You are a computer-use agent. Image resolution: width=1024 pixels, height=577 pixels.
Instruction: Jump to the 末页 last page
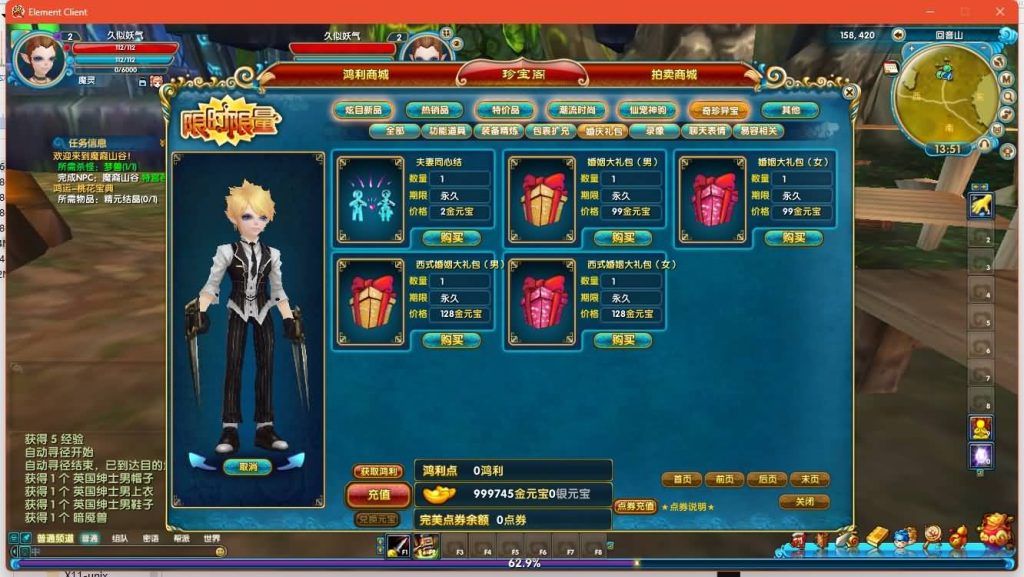coord(809,480)
